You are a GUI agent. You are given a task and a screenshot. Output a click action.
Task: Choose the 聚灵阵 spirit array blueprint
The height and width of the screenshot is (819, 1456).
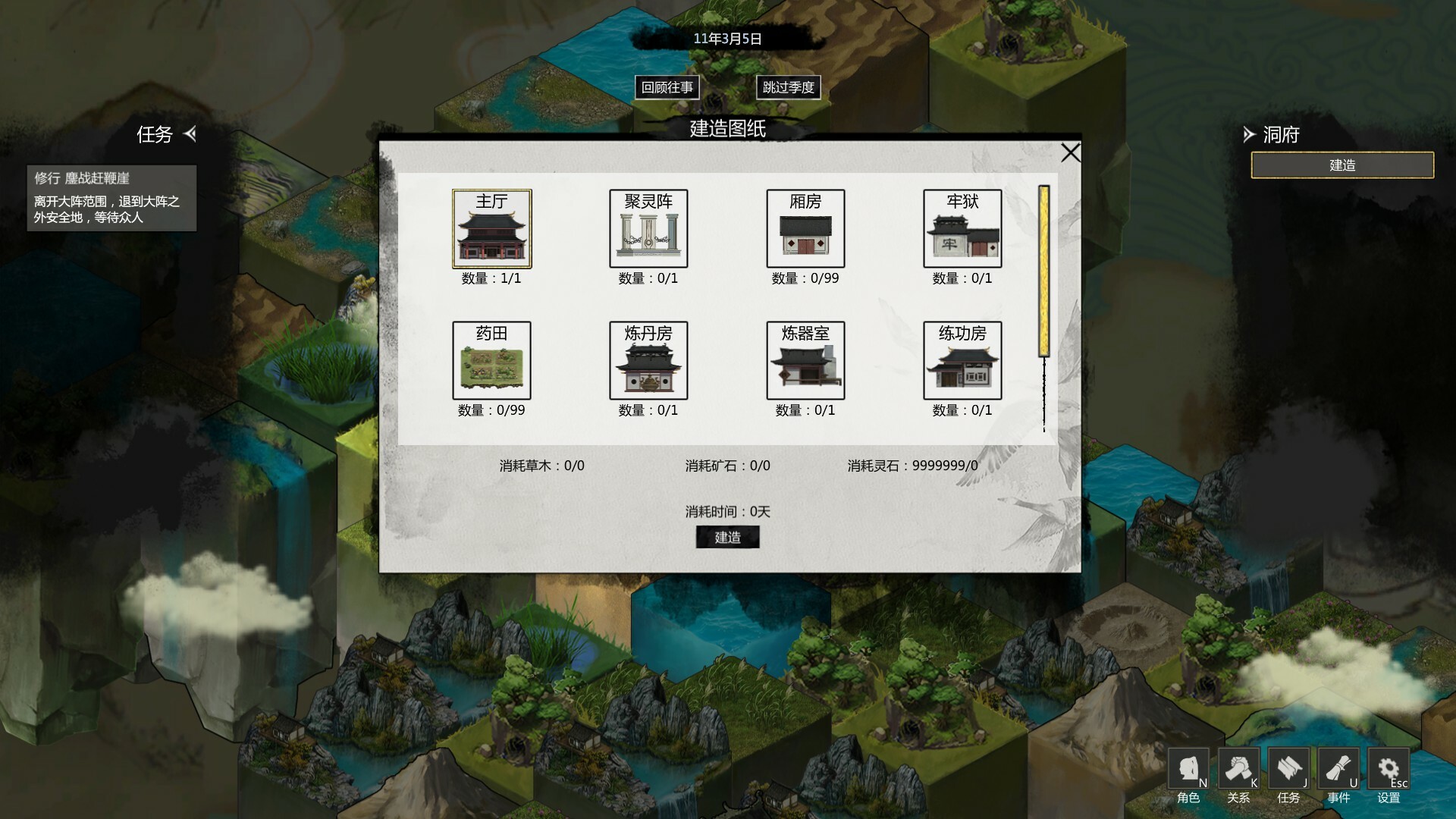coord(648,229)
